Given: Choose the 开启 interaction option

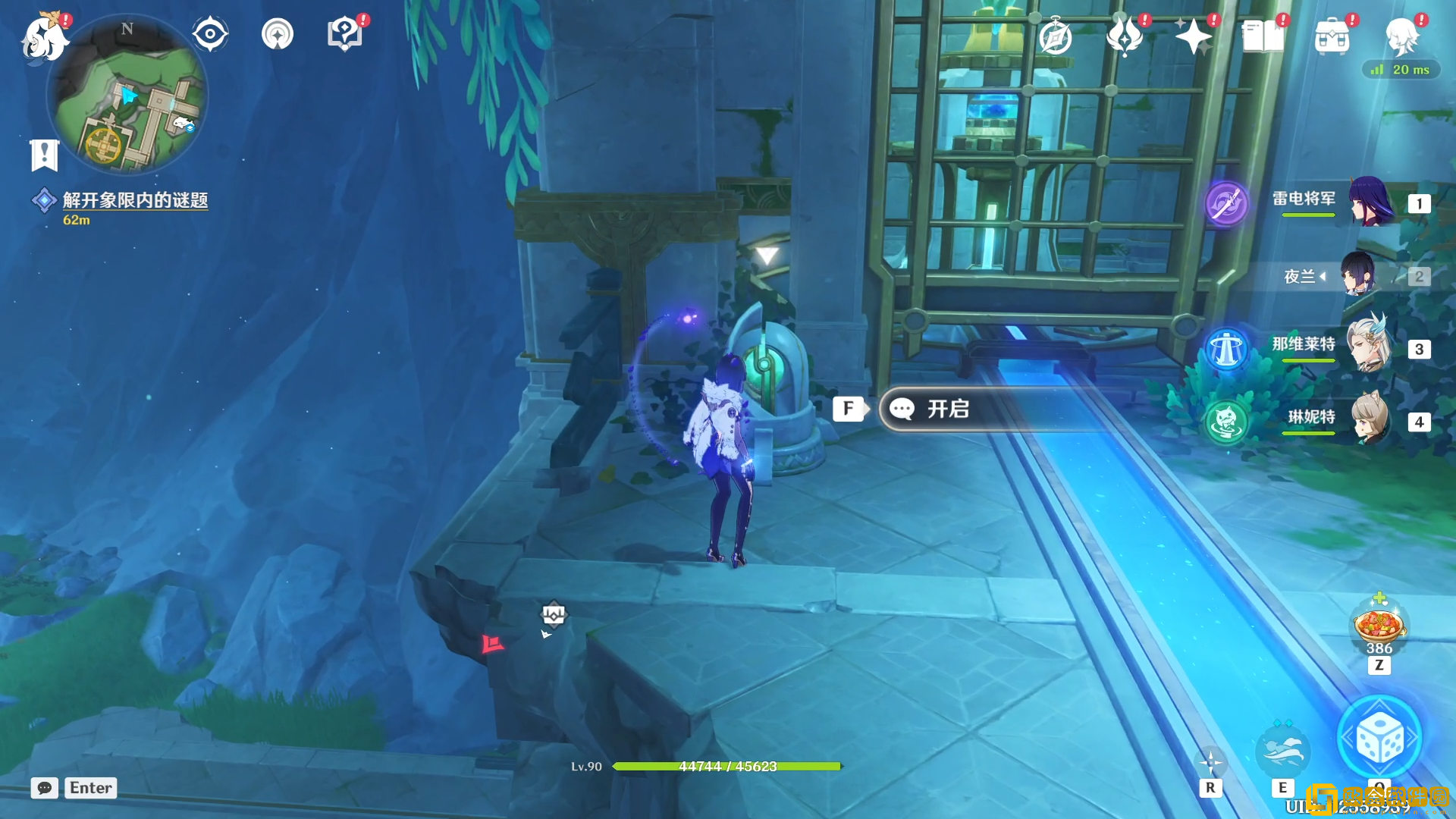Looking at the screenshot, I should click(x=948, y=409).
